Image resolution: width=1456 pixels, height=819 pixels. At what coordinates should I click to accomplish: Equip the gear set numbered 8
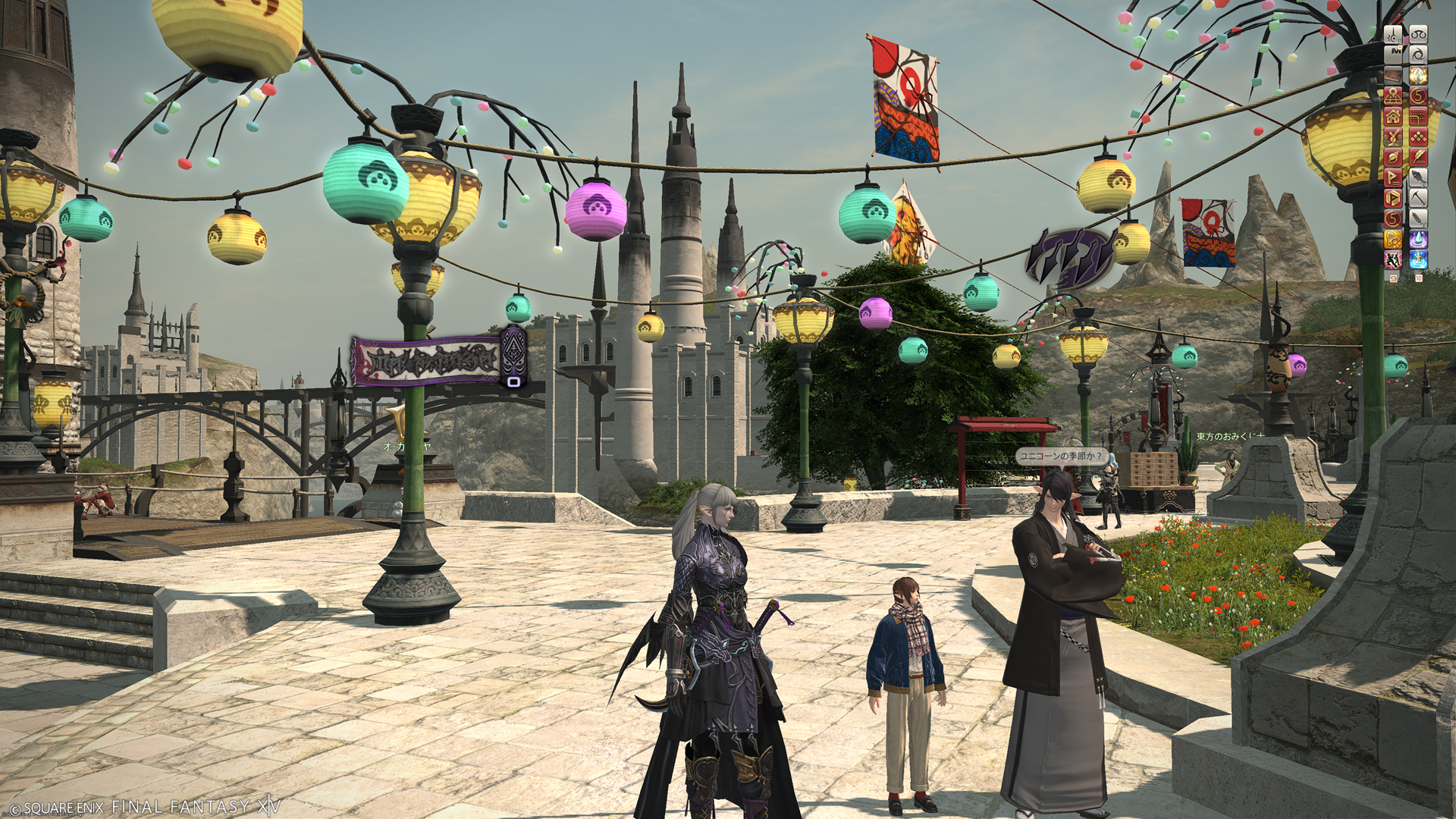click(x=1393, y=34)
